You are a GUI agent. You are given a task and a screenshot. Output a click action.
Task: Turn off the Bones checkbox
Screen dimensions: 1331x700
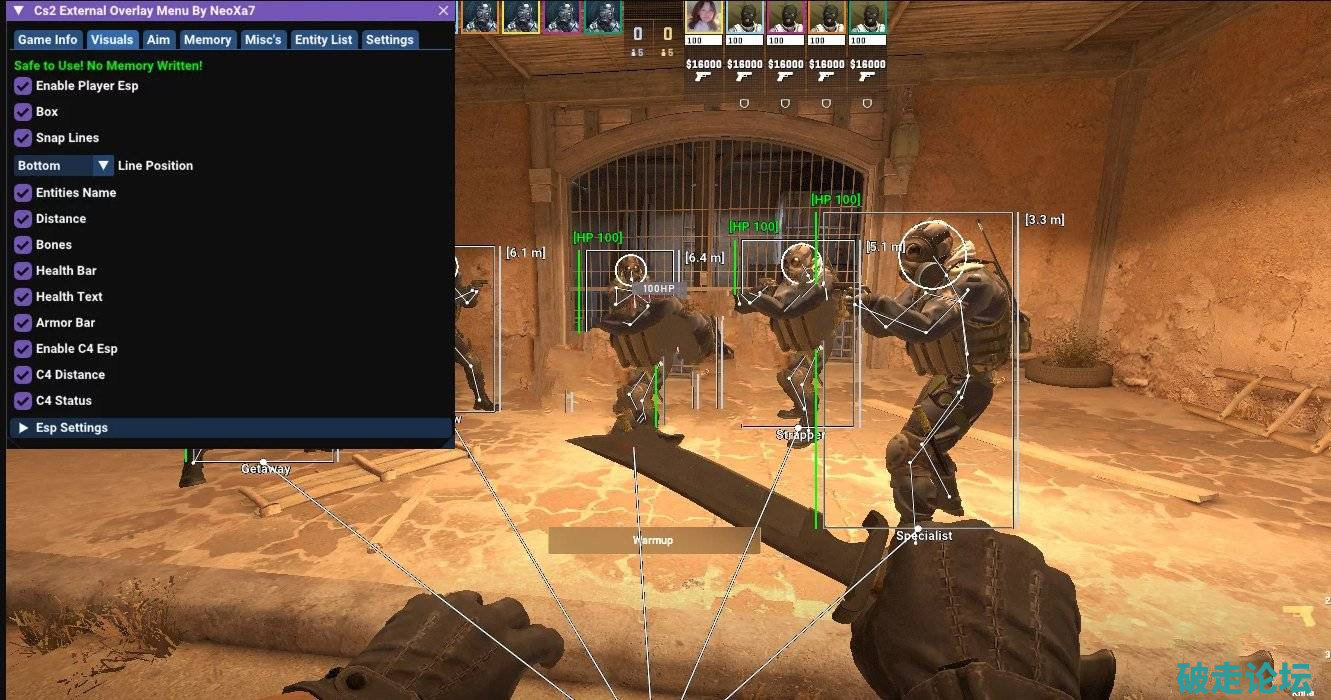(23, 245)
